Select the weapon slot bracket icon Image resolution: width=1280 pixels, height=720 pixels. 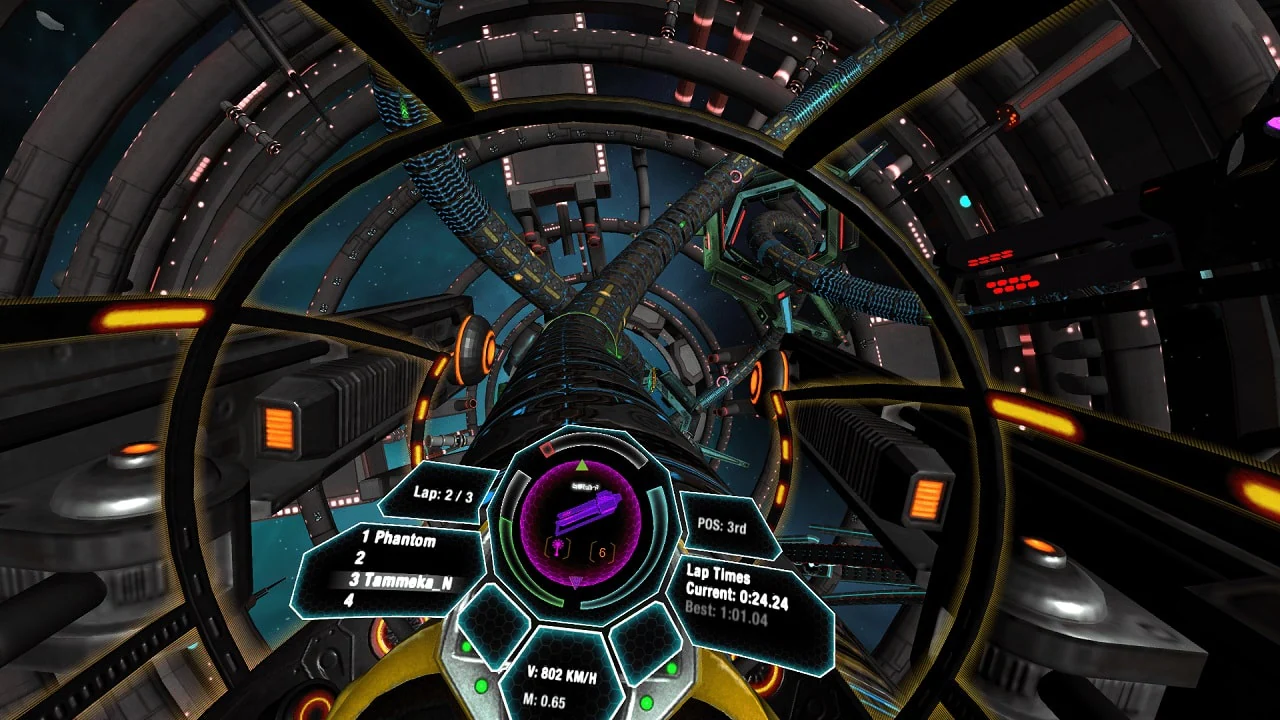pos(557,547)
